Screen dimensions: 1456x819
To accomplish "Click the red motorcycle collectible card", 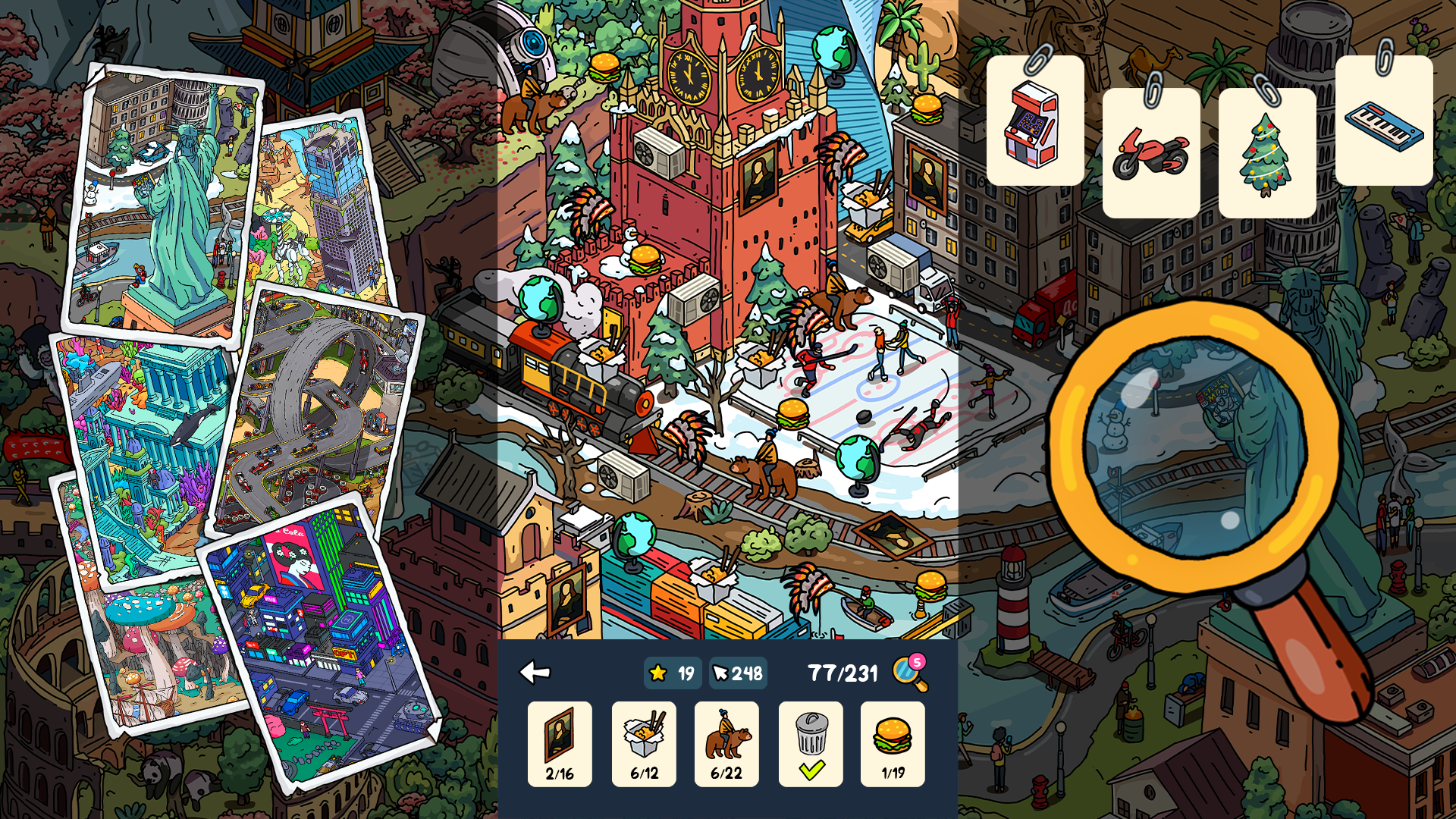I will click(x=1153, y=152).
